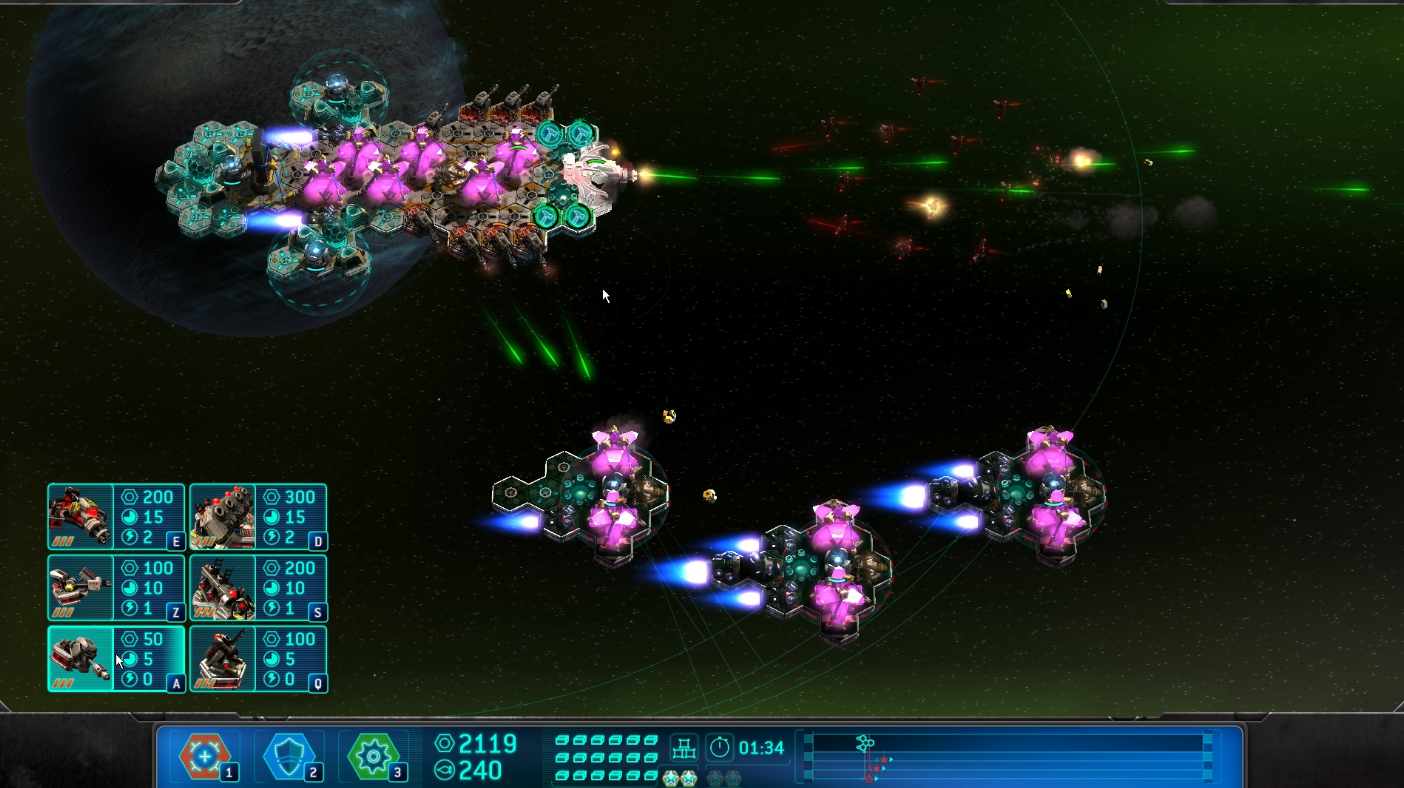The width and height of the screenshot is (1404, 788).
Task: Choose the 300-cost missile battery card marked D
Action: click(x=258, y=517)
